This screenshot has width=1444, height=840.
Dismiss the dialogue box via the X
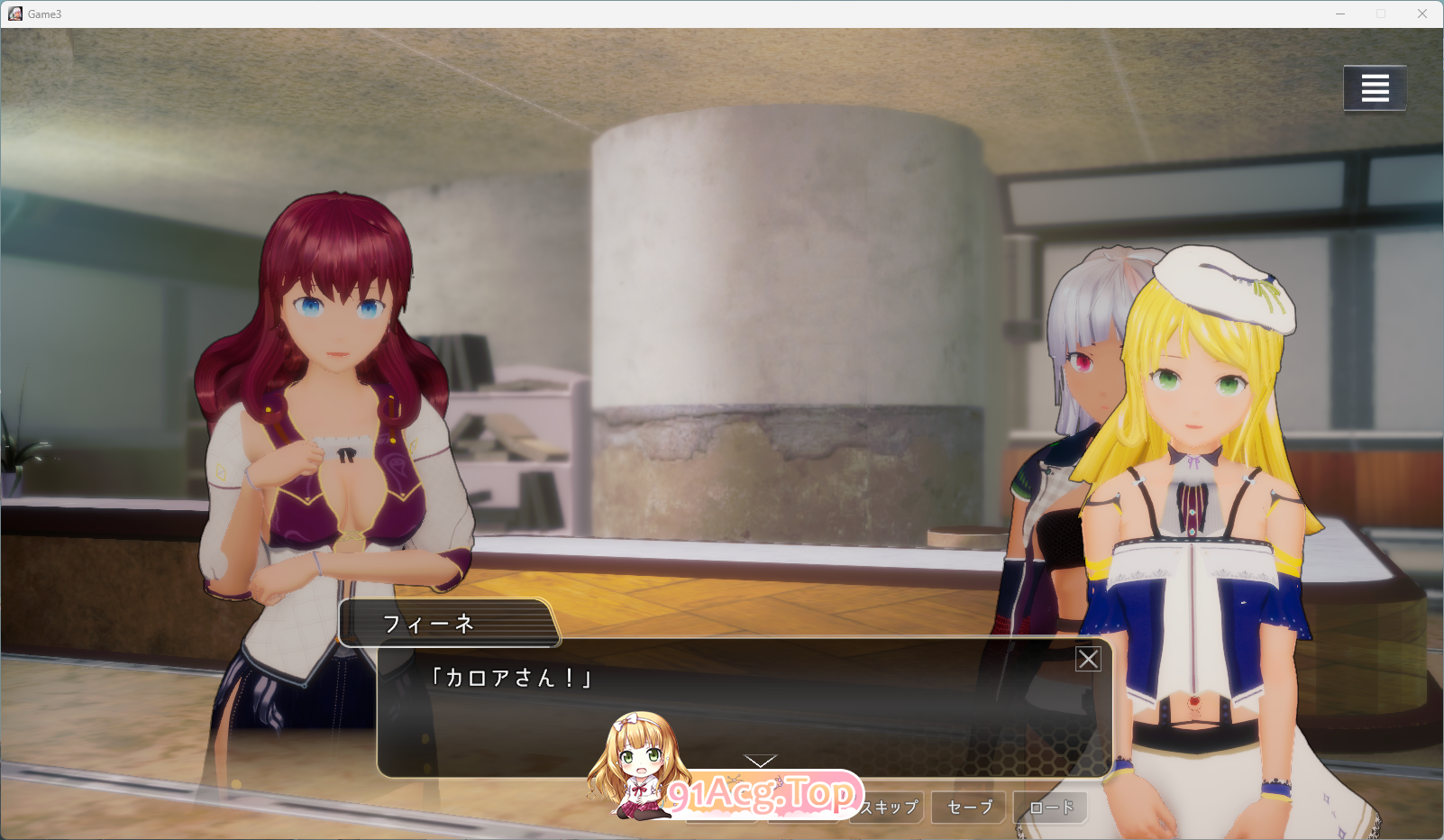pyautogui.click(x=1088, y=658)
